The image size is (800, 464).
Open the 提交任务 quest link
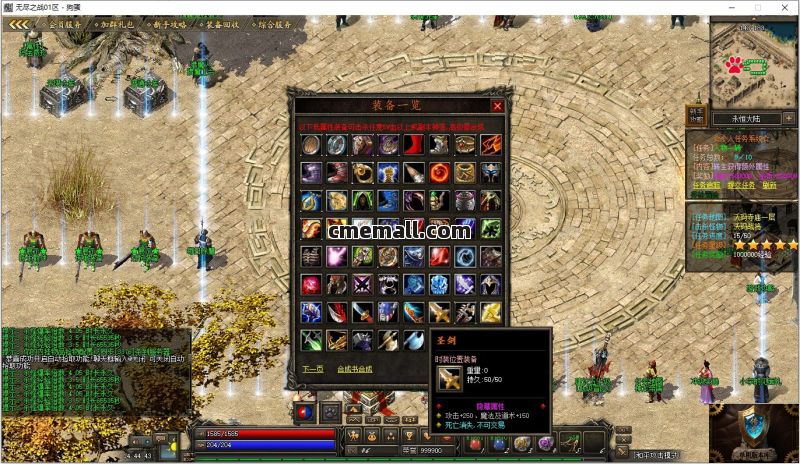tap(740, 184)
